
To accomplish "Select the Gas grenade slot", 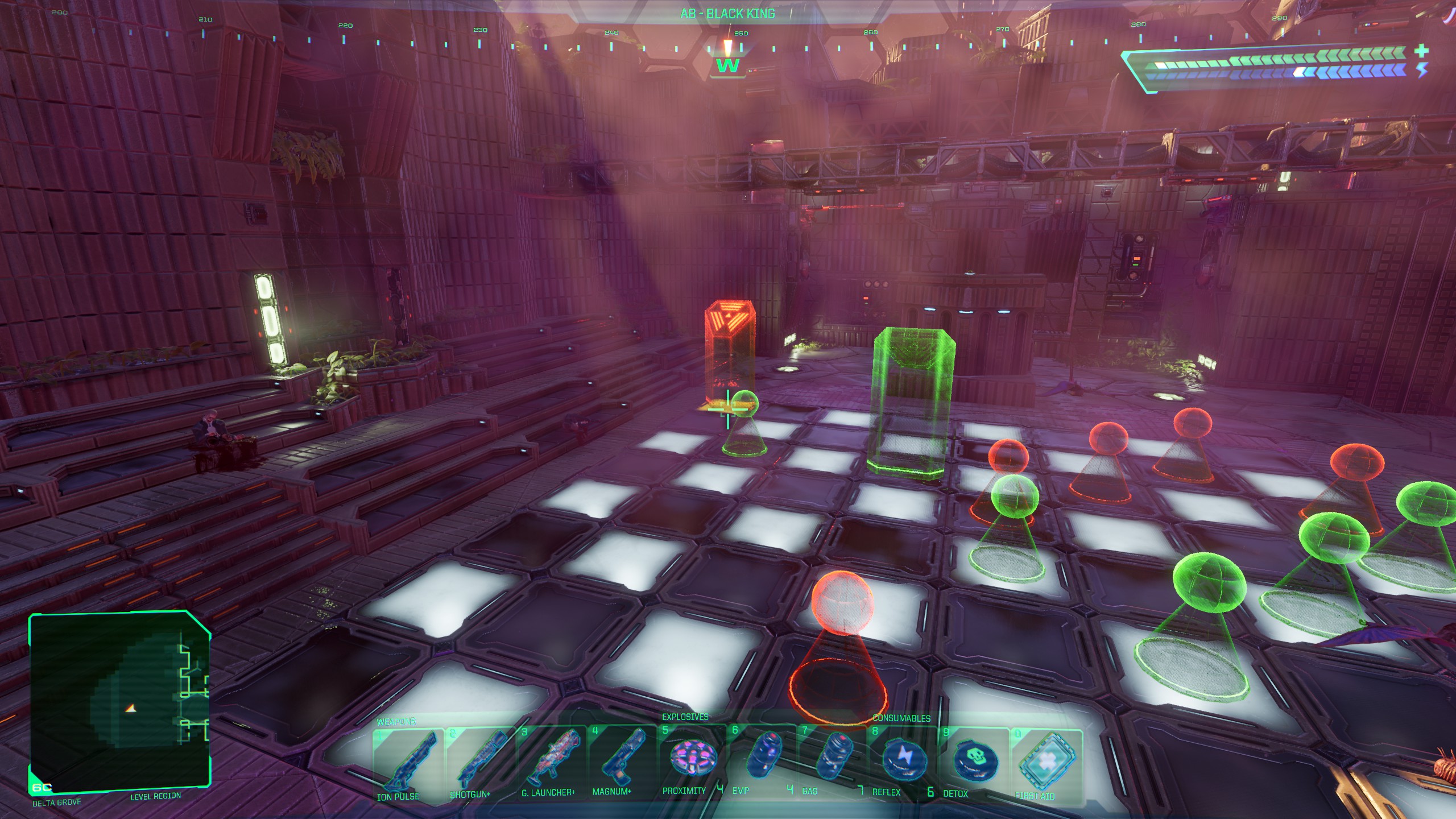I will pos(833,758).
